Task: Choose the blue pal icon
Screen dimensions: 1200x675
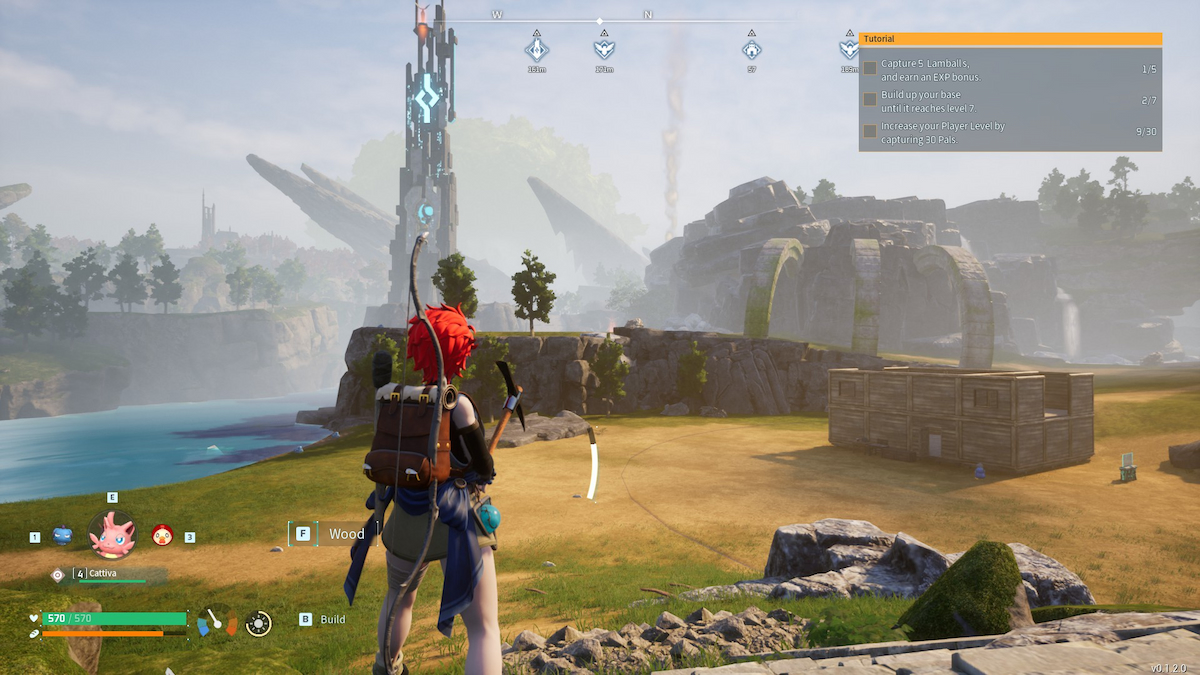Action: pyautogui.click(x=62, y=536)
